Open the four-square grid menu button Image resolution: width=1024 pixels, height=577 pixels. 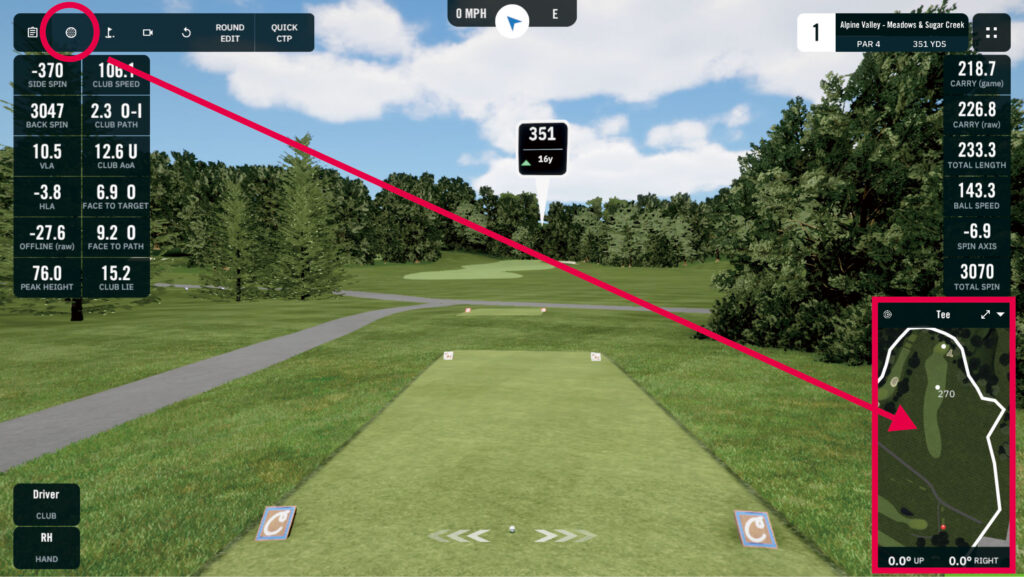(x=992, y=32)
